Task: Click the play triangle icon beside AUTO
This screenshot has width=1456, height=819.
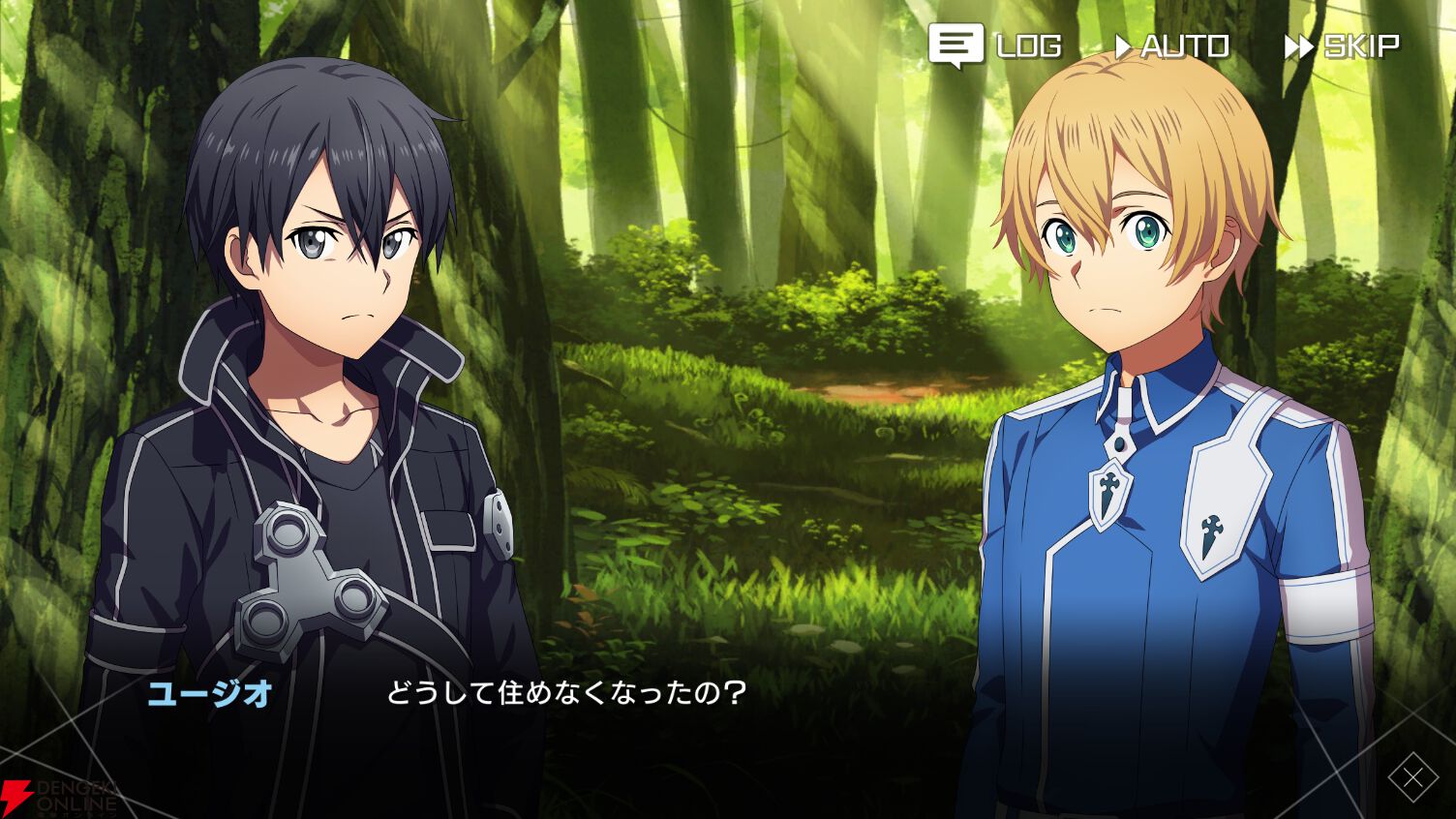Action: tap(1123, 44)
